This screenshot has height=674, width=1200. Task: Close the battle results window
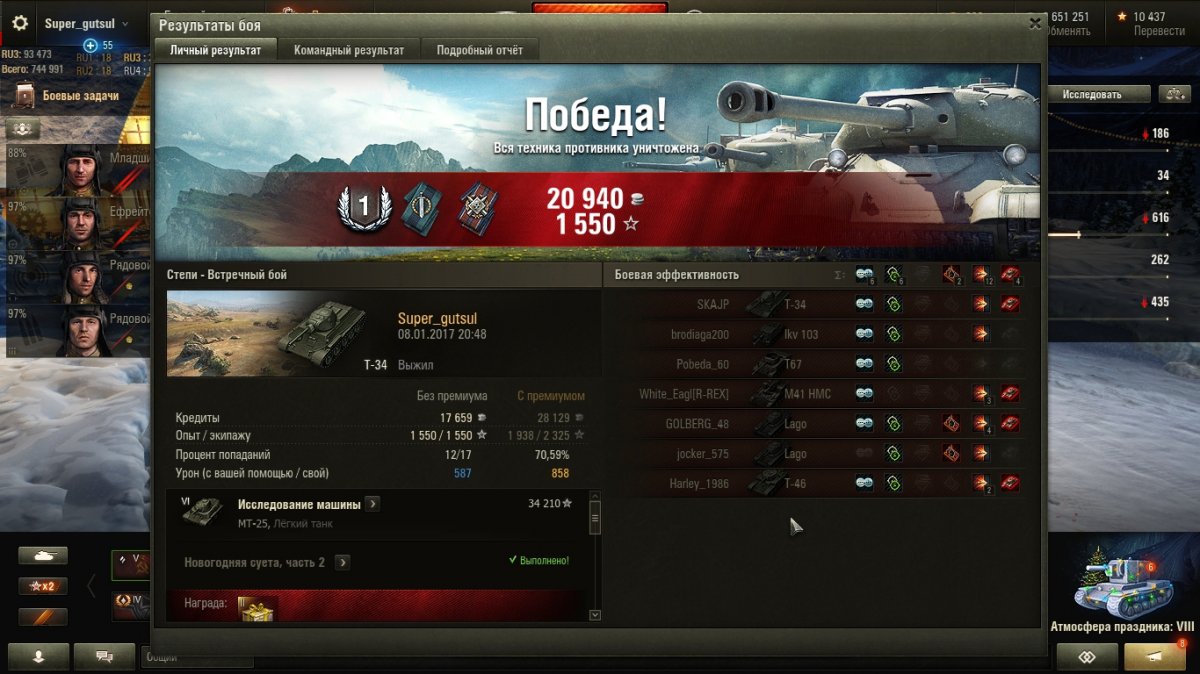1035,24
